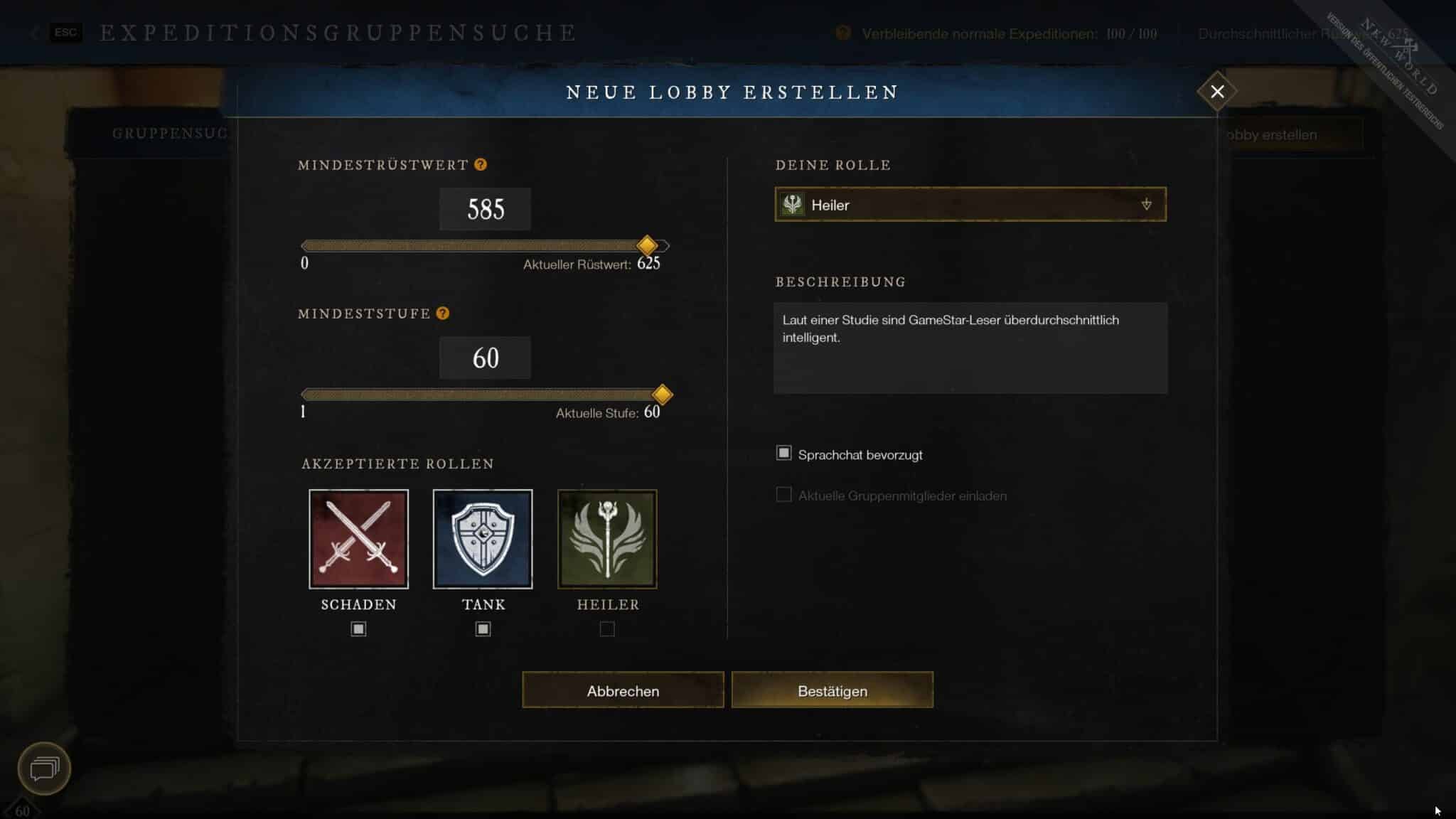
Task: Open the chat bubble icon
Action: [44, 769]
